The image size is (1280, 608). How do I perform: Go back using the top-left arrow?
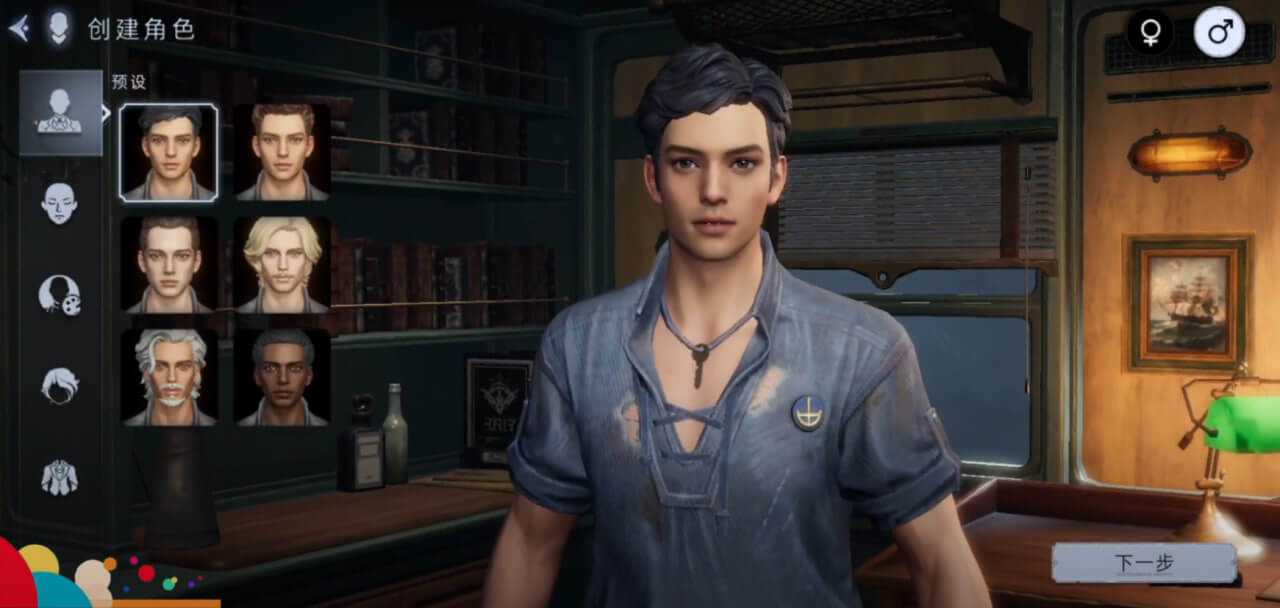point(18,28)
